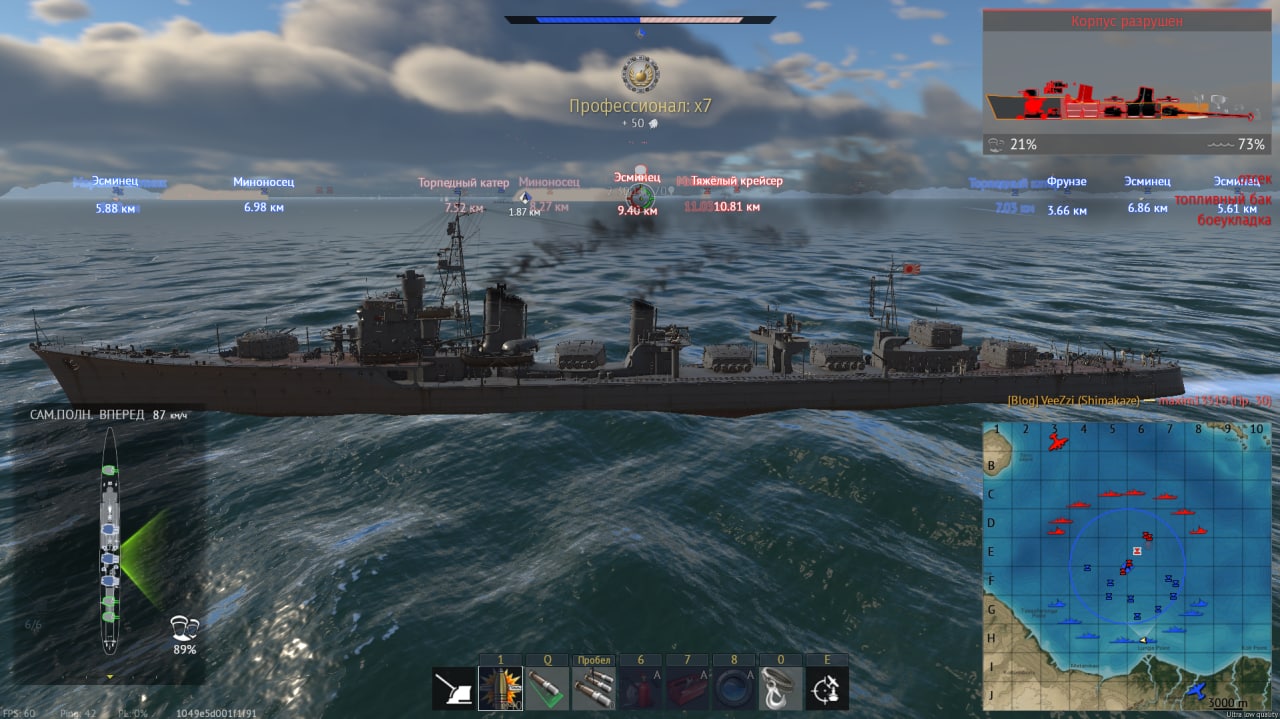The image size is (1280, 719).
Task: Toggle the target-selection crosshair icon
Action: 827,689
